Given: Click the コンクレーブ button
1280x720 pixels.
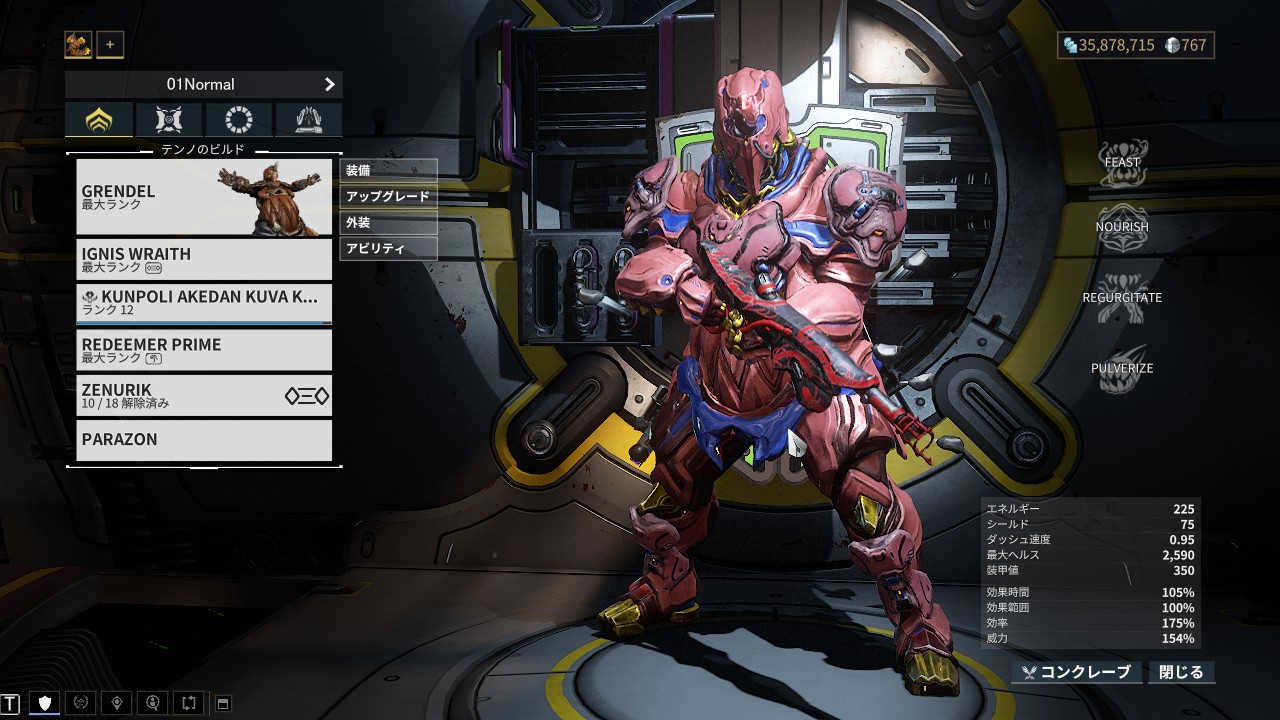Looking at the screenshot, I should 1078,672.
